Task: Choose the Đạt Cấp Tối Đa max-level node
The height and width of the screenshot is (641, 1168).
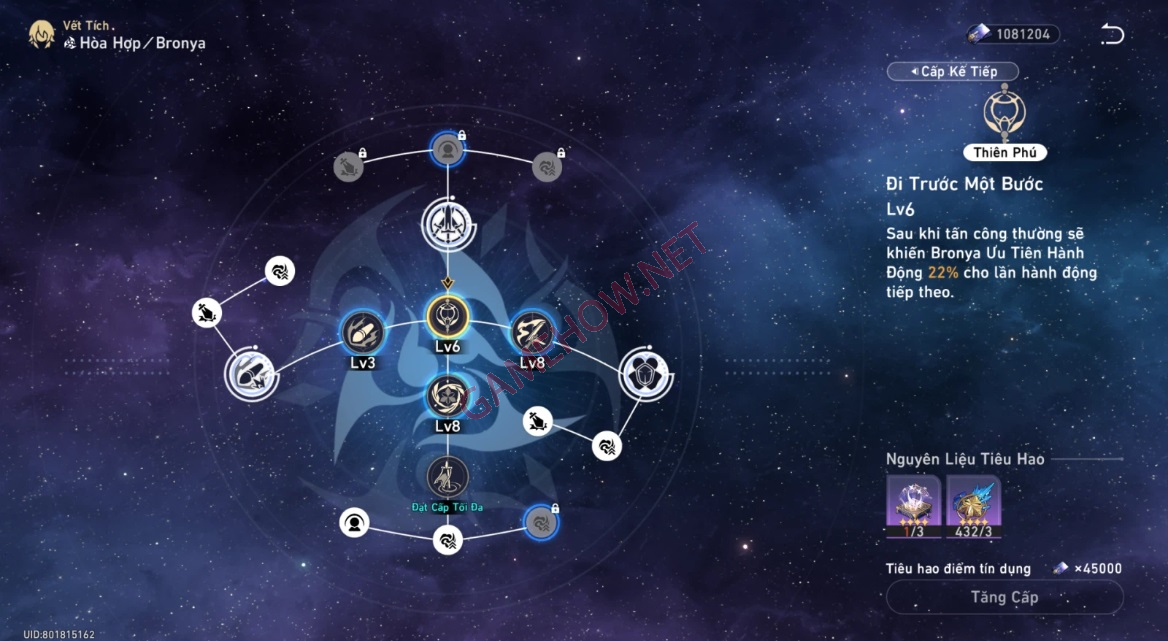Action: click(447, 477)
